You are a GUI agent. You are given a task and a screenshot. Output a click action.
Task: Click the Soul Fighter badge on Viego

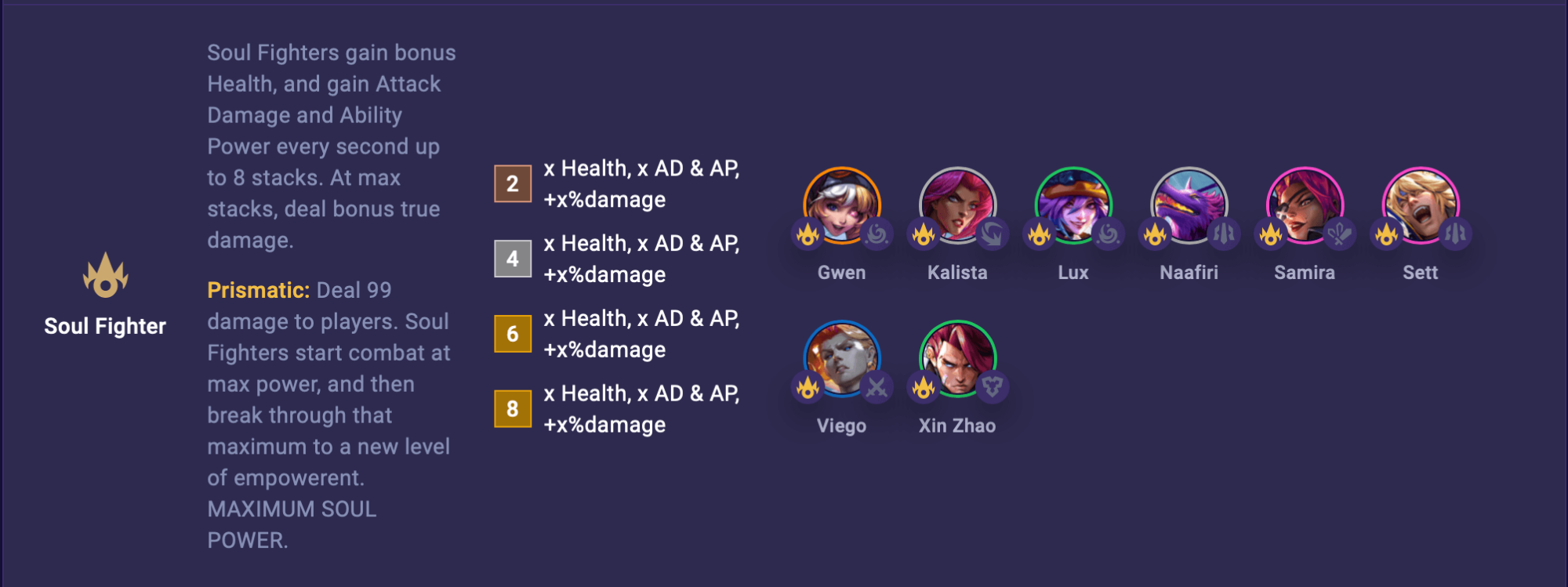tap(806, 387)
